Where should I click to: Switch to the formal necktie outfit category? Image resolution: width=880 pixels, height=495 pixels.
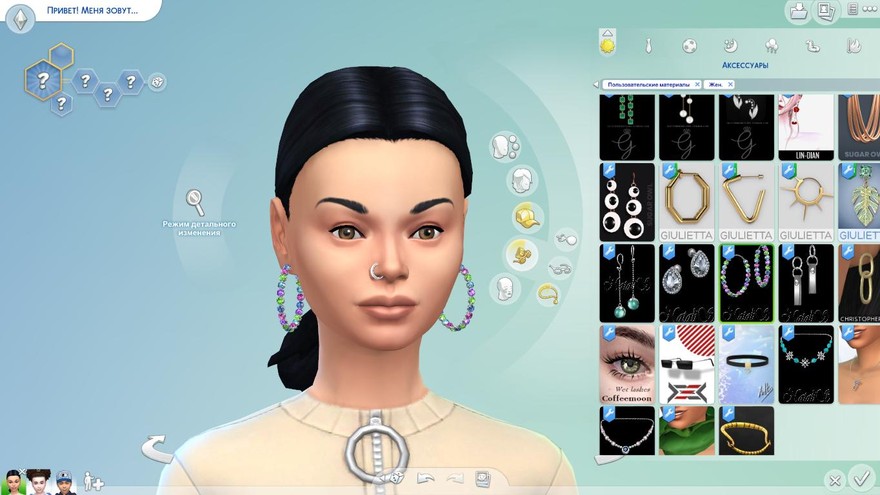click(648, 45)
